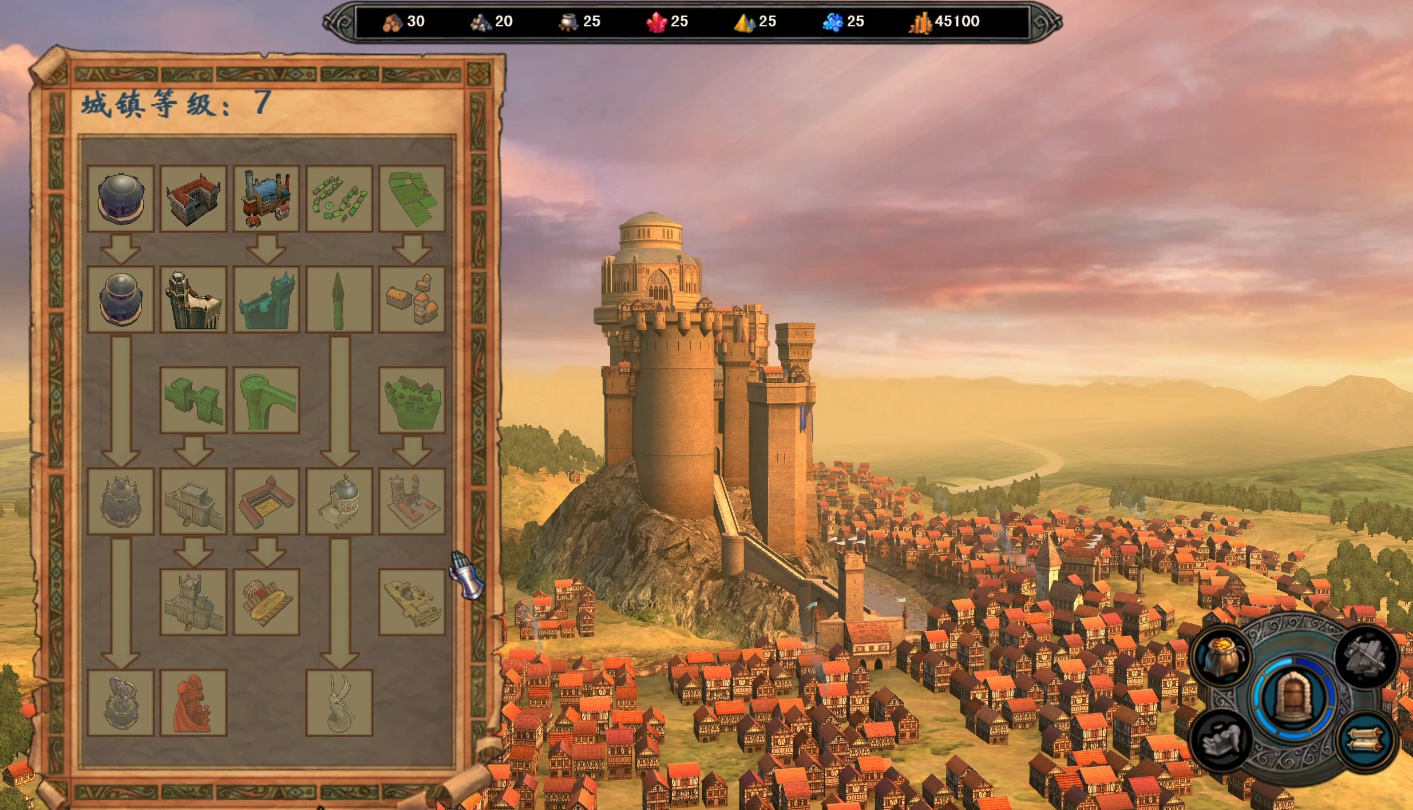Select the red hooded statue building
This screenshot has height=810, width=1413.
click(x=194, y=703)
